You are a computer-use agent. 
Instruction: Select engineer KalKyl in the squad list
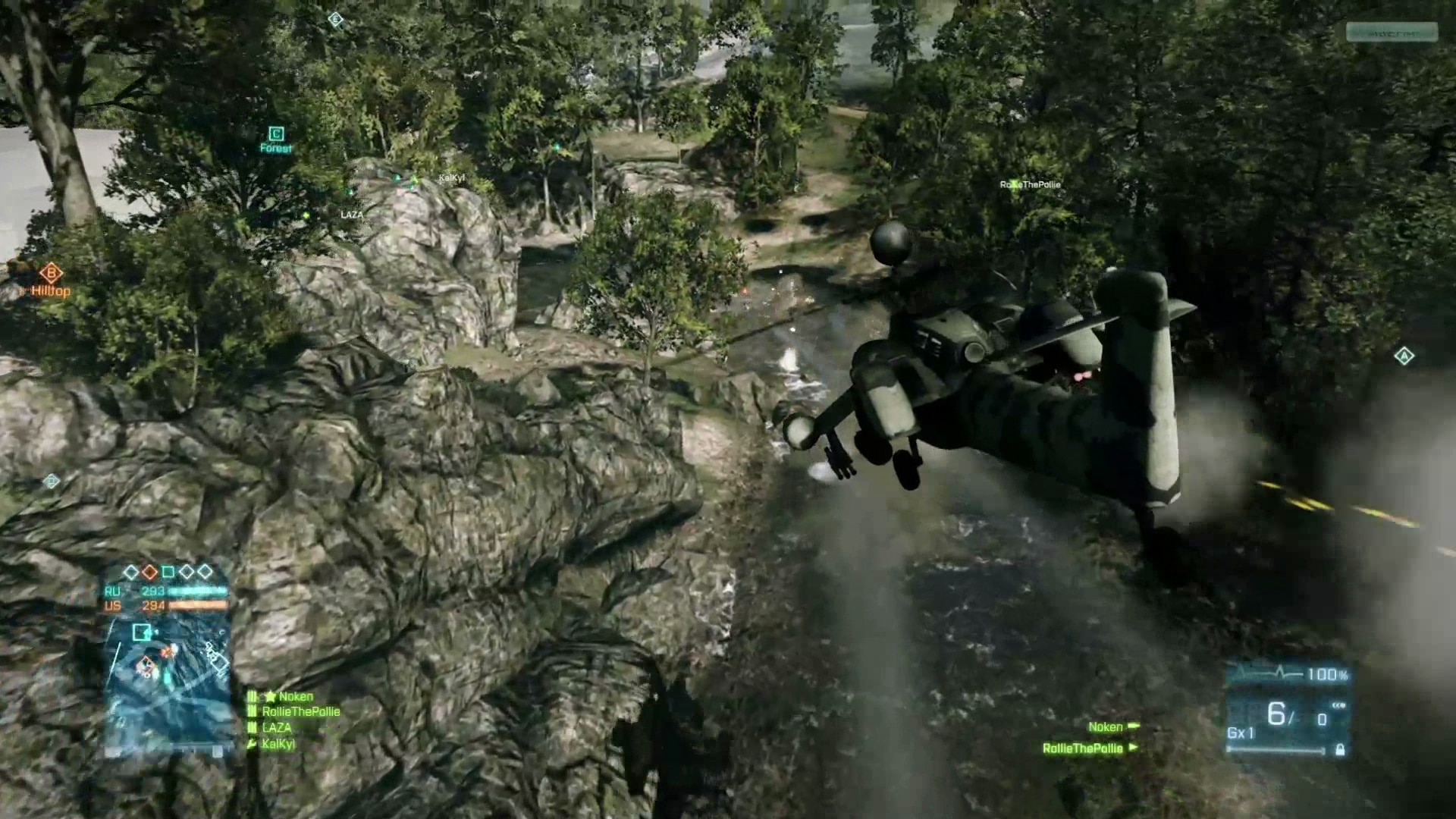point(278,744)
